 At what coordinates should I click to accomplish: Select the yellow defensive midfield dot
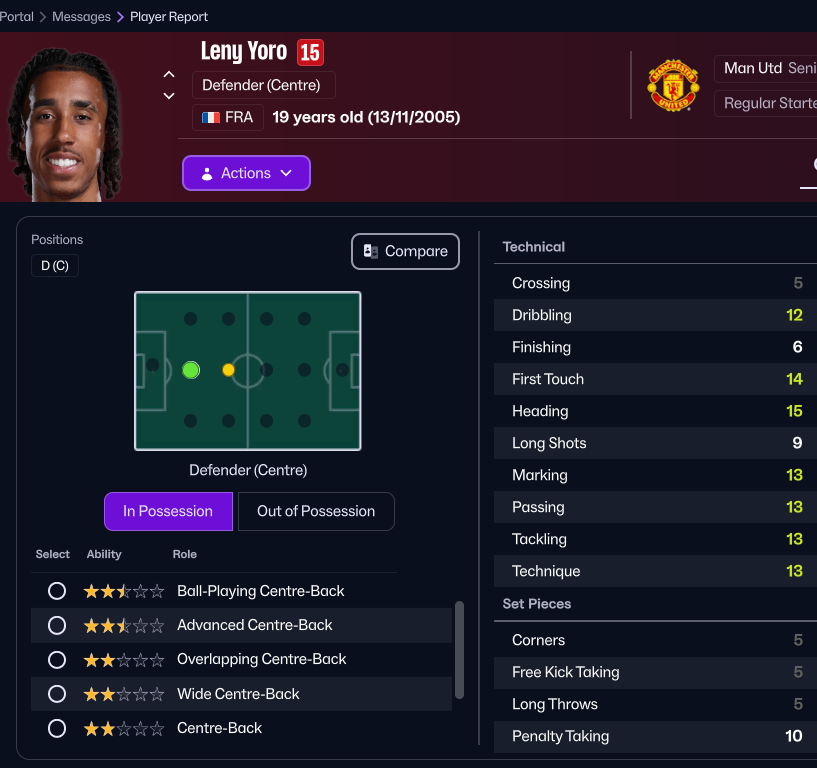229,370
